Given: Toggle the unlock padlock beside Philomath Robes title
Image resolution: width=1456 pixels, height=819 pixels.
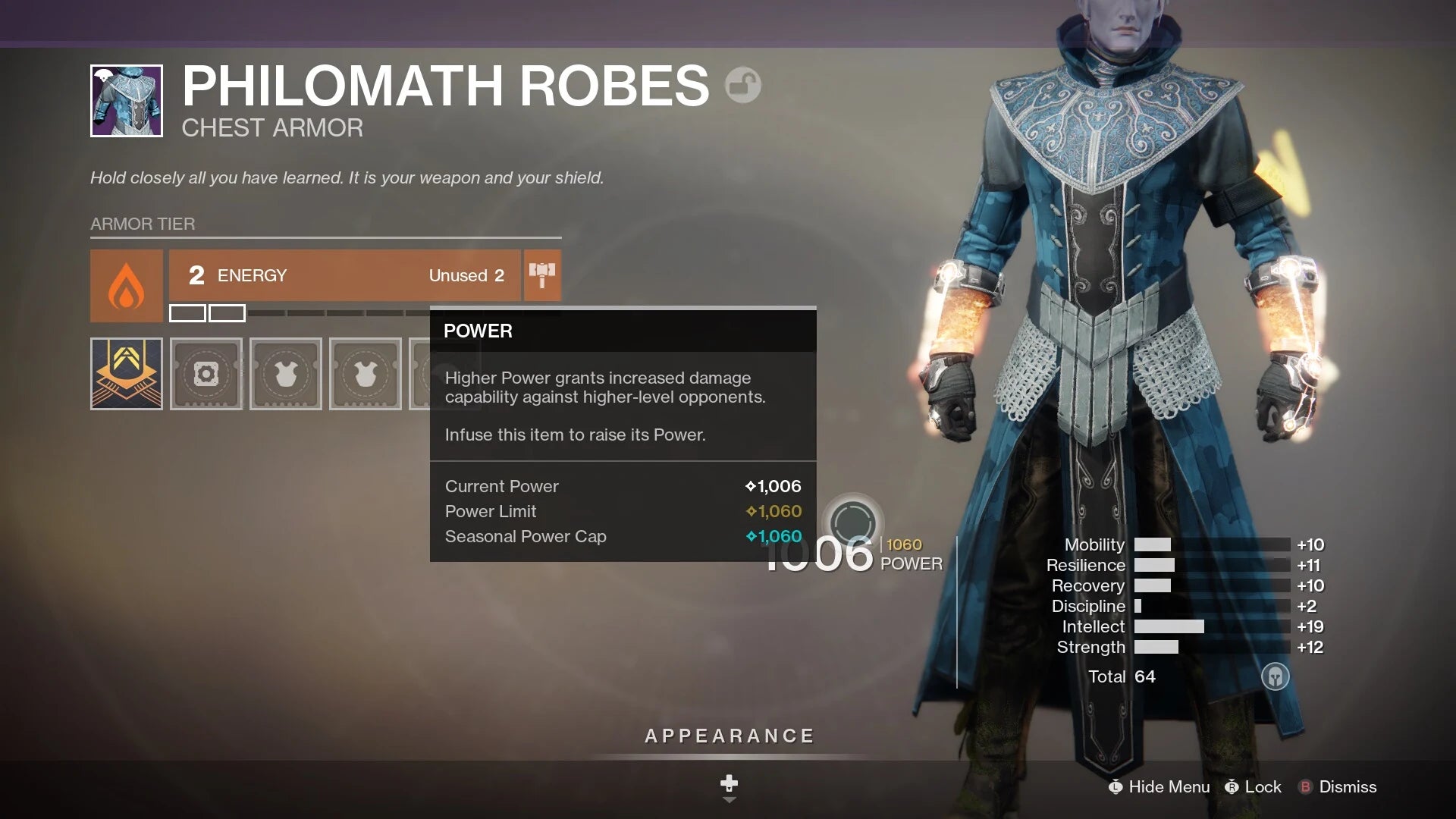Looking at the screenshot, I should (742, 85).
